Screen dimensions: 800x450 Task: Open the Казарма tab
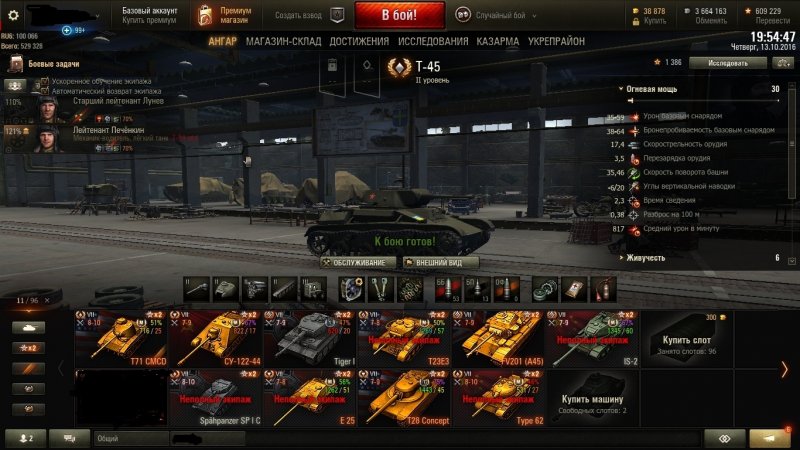(x=498, y=42)
